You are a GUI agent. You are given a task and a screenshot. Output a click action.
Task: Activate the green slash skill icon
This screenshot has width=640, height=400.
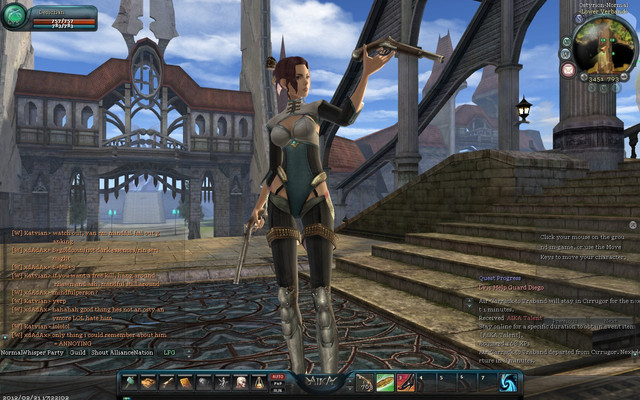click(x=386, y=382)
